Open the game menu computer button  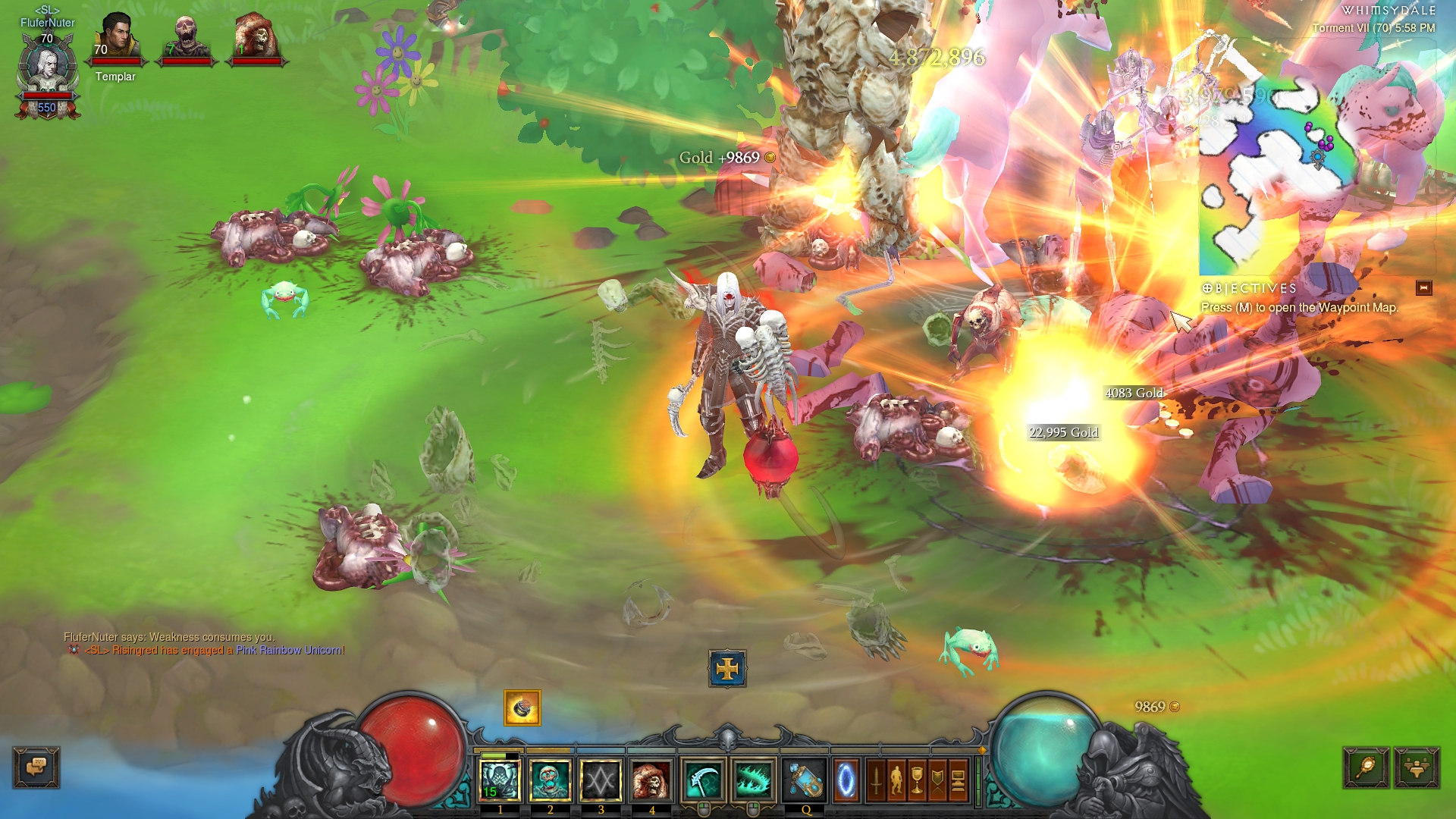coord(958,780)
